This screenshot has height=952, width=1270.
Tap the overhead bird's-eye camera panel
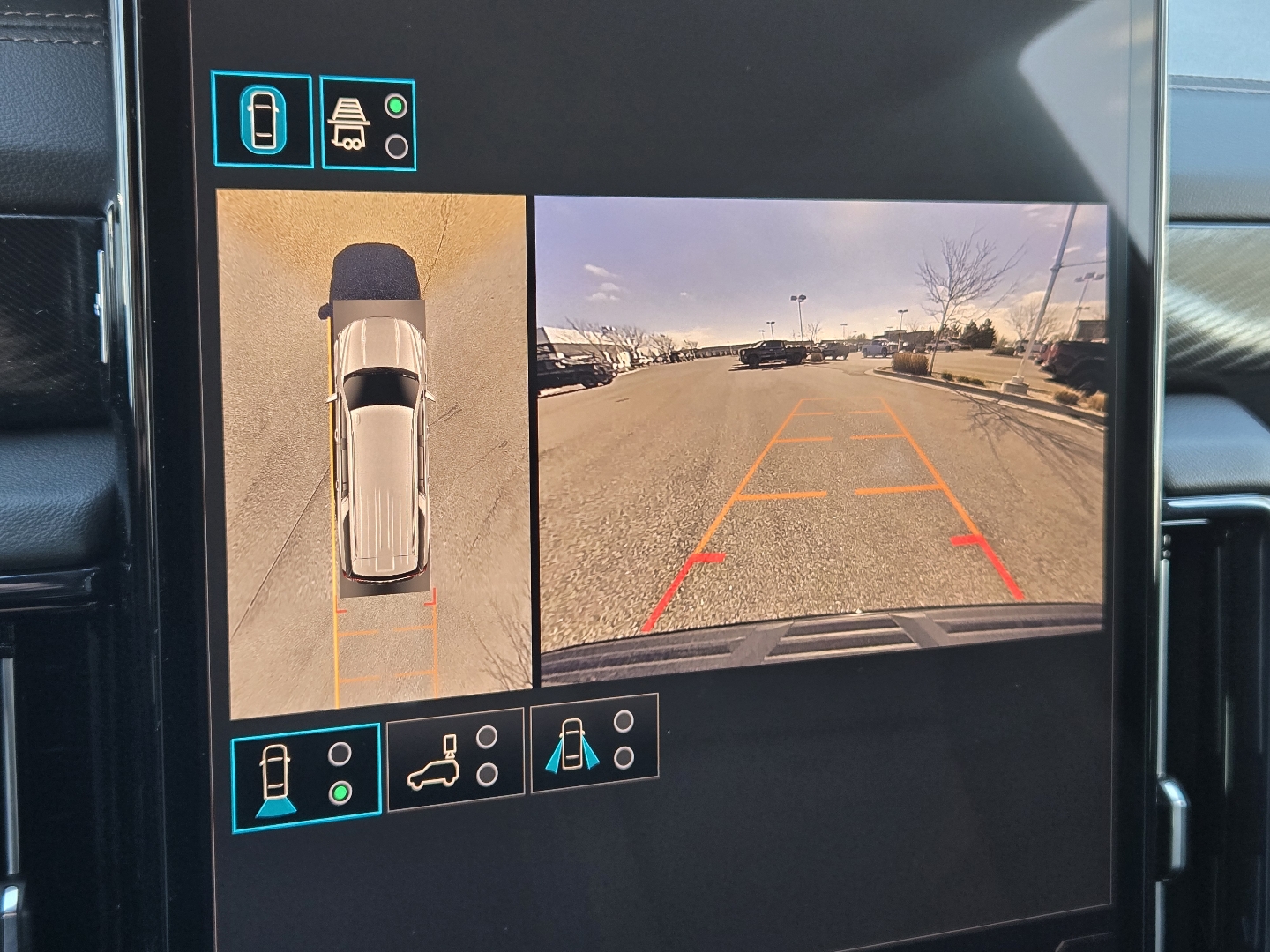coord(374,454)
